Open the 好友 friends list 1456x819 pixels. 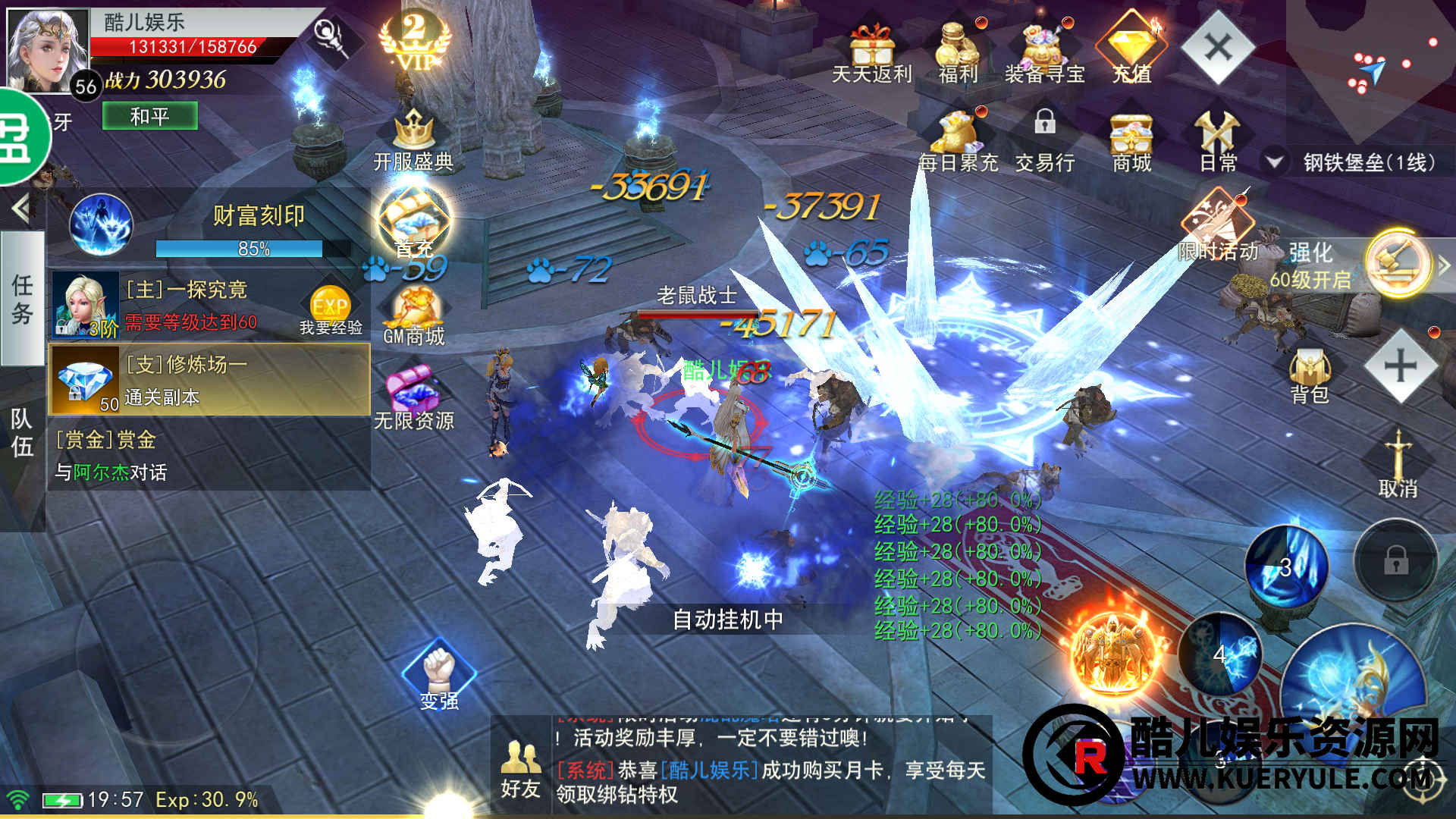[x=520, y=767]
